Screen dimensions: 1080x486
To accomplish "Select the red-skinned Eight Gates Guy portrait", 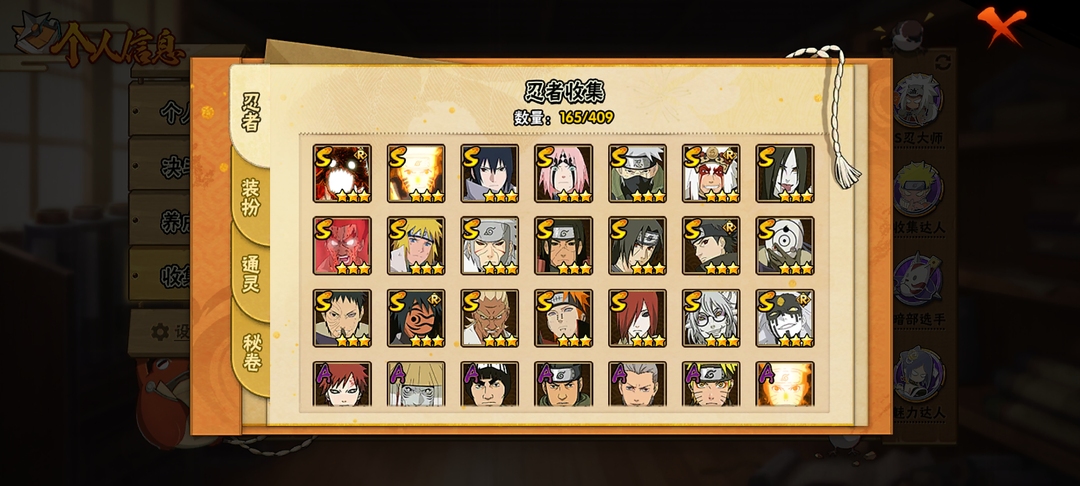I will click(341, 246).
